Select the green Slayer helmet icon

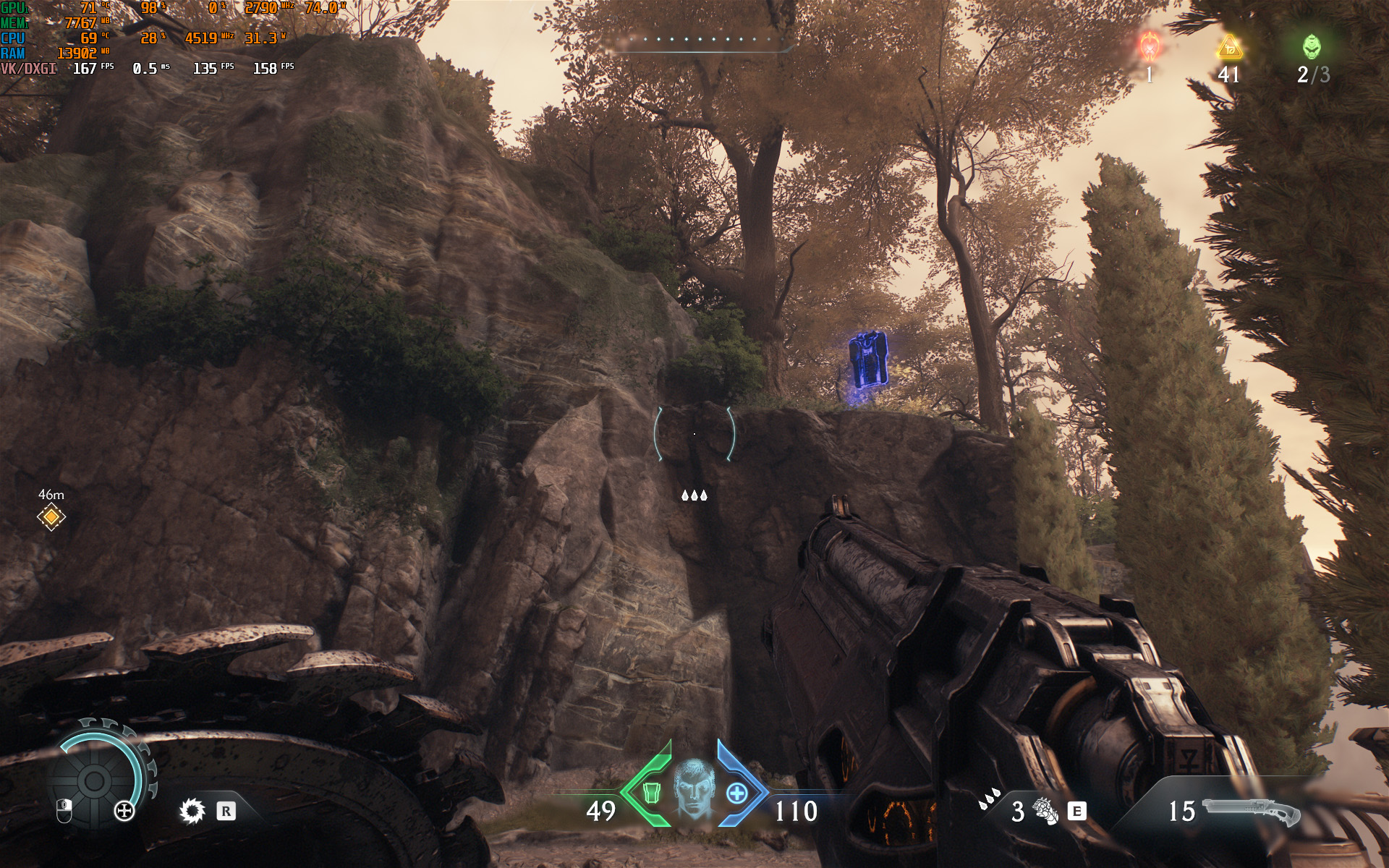pyautogui.click(x=1312, y=47)
